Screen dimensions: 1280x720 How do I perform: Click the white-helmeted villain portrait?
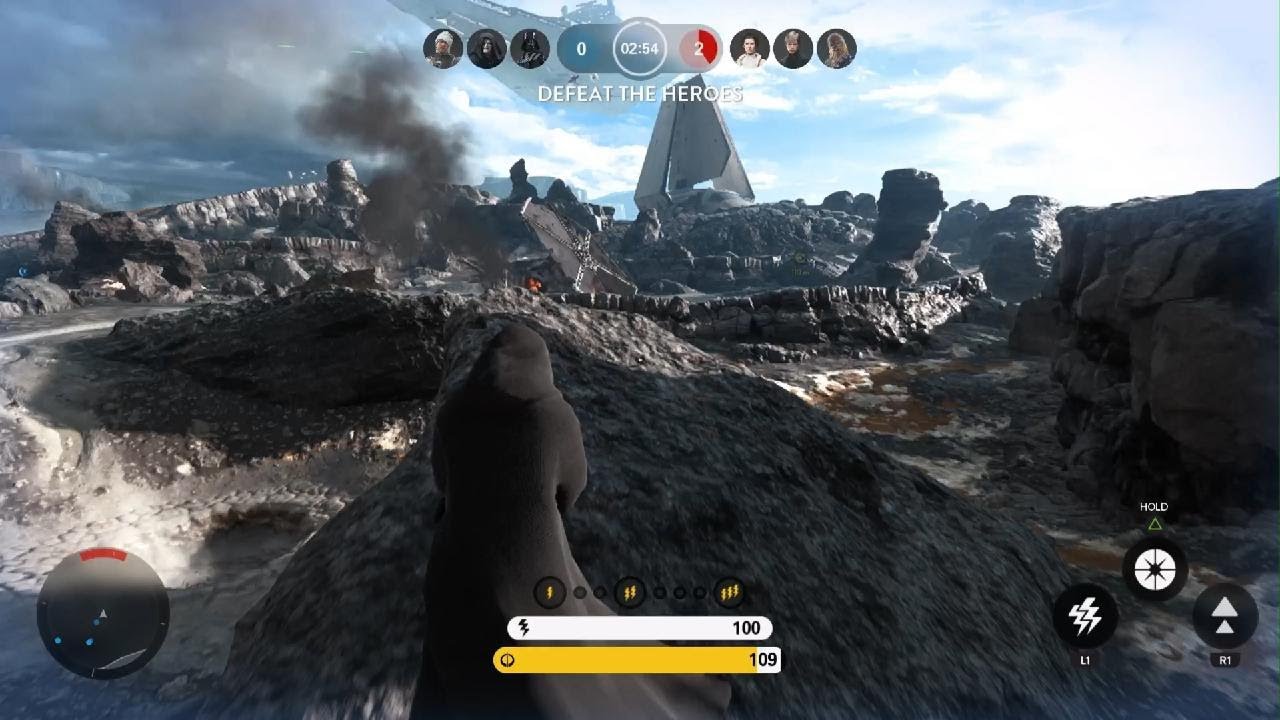443,48
